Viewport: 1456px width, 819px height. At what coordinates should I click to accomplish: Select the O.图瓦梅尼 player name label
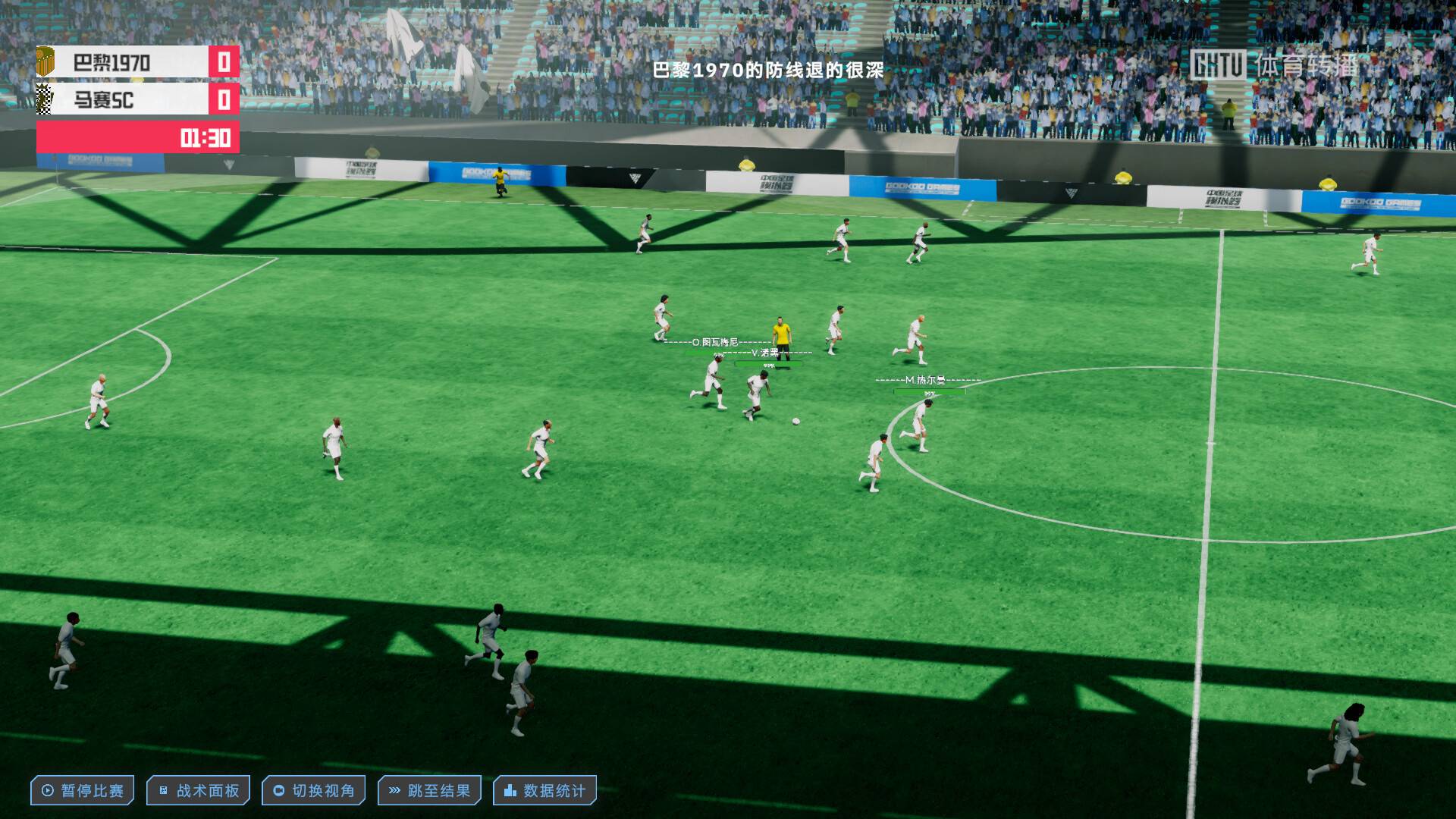(714, 343)
